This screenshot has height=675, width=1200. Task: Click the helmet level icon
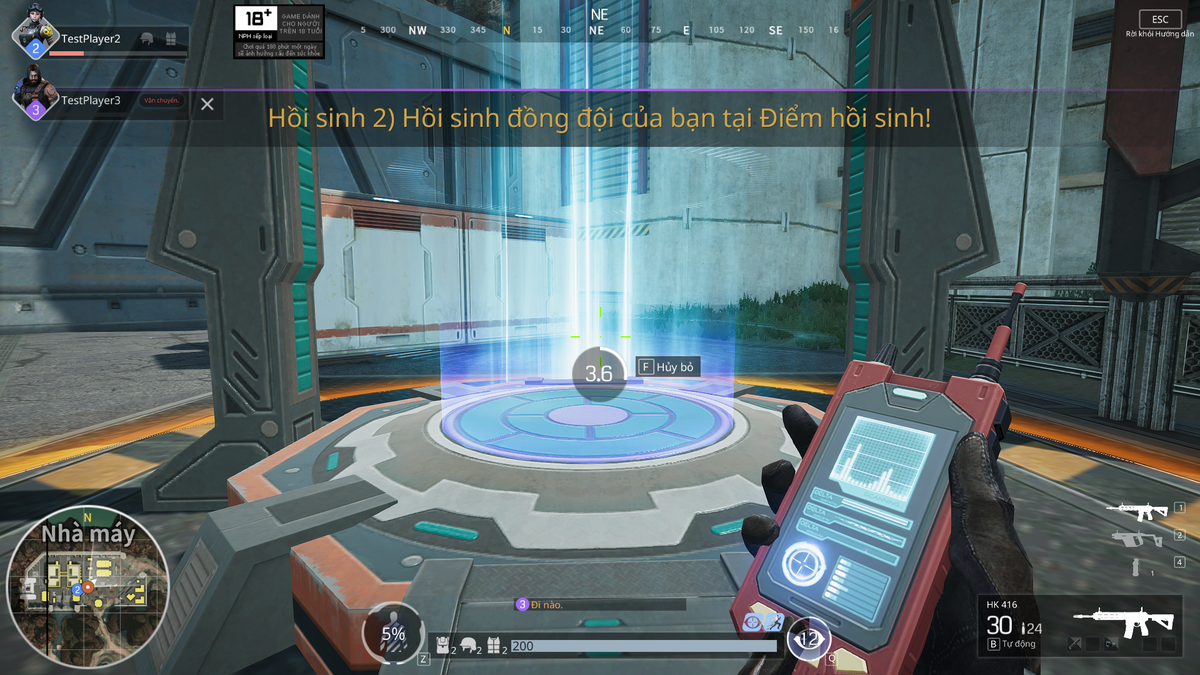[468, 646]
